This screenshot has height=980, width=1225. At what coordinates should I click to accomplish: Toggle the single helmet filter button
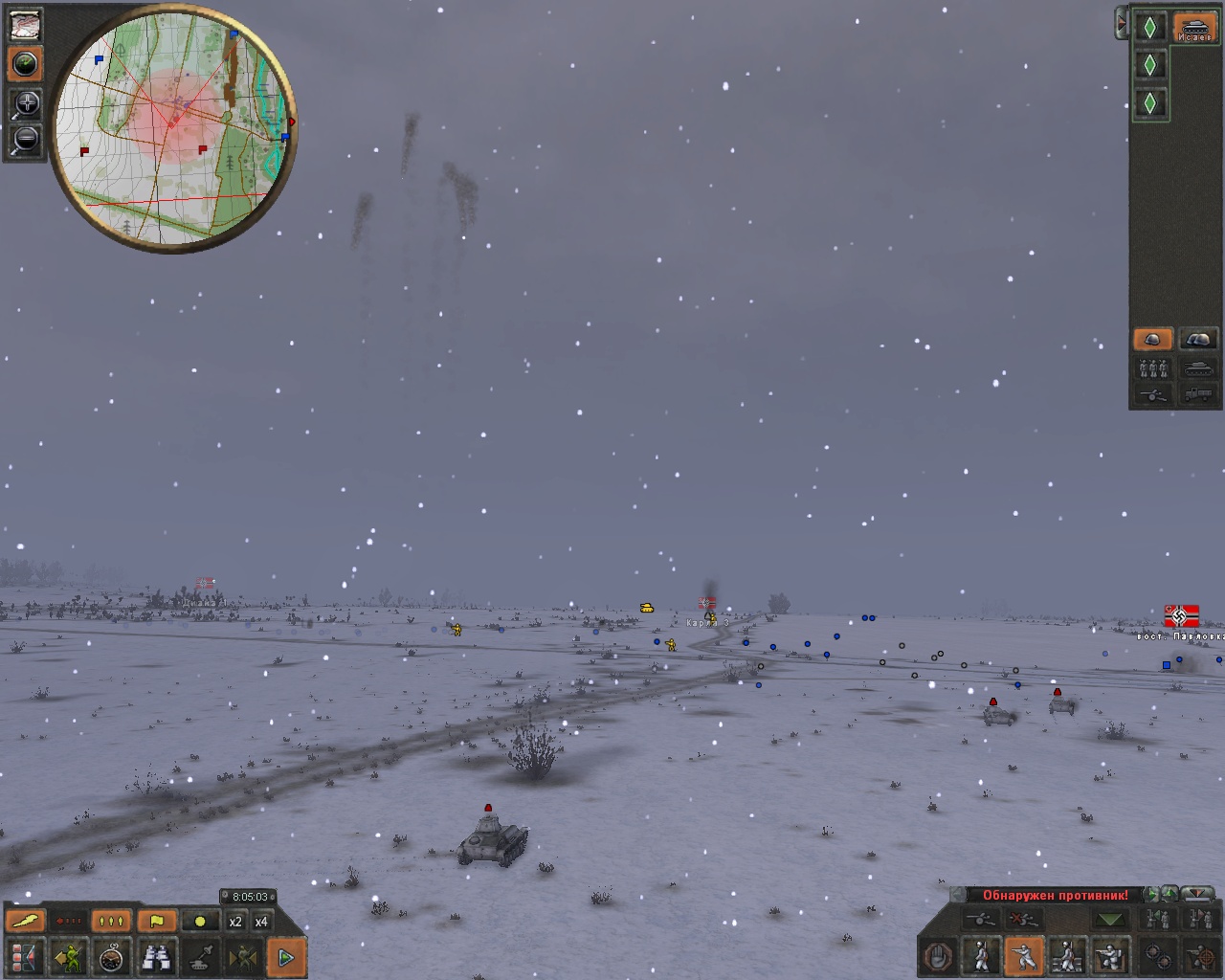(1153, 339)
